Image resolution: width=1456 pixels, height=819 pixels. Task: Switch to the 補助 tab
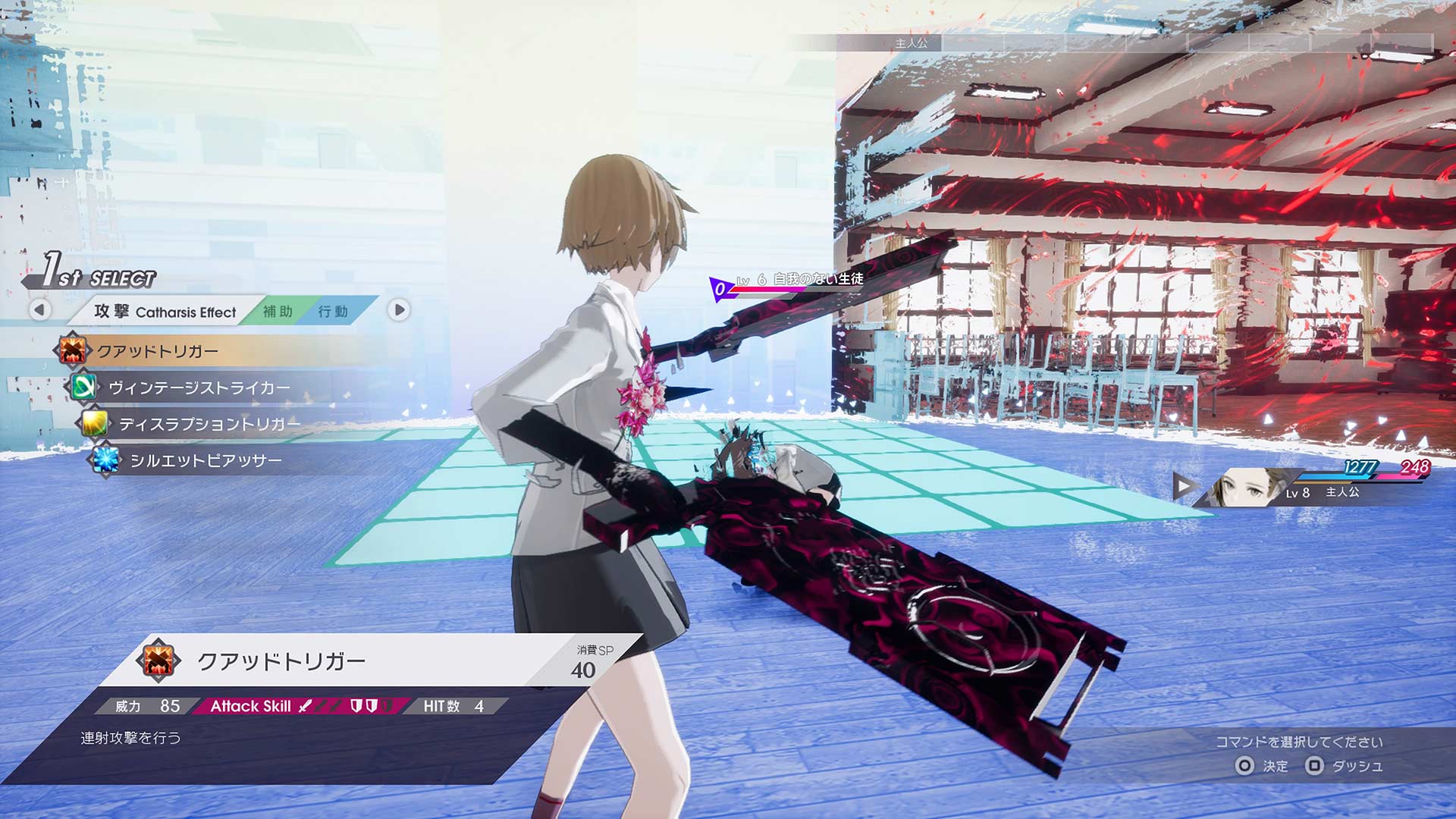(278, 312)
